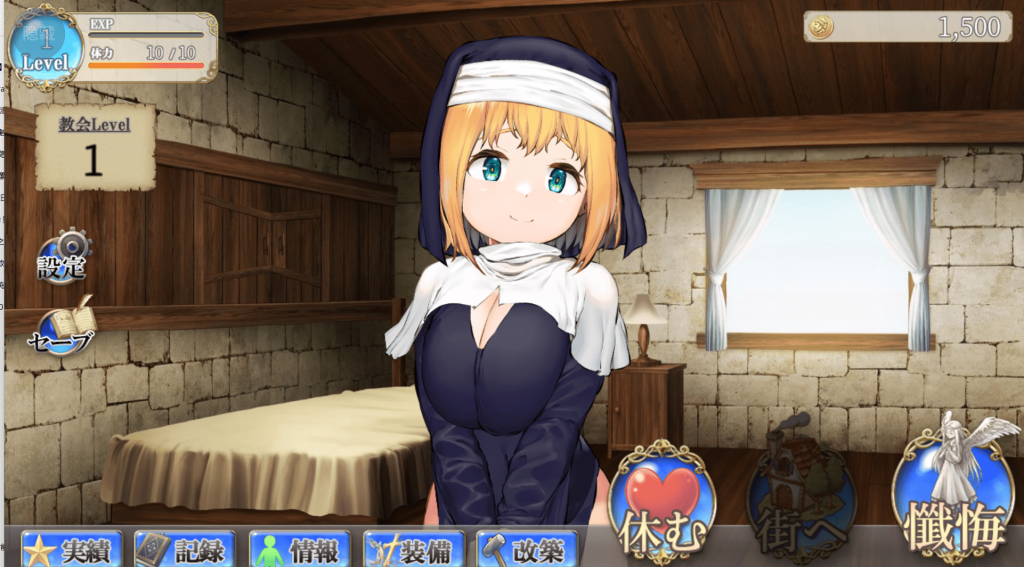Start the 懺悔 confession angel button

(x=953, y=492)
